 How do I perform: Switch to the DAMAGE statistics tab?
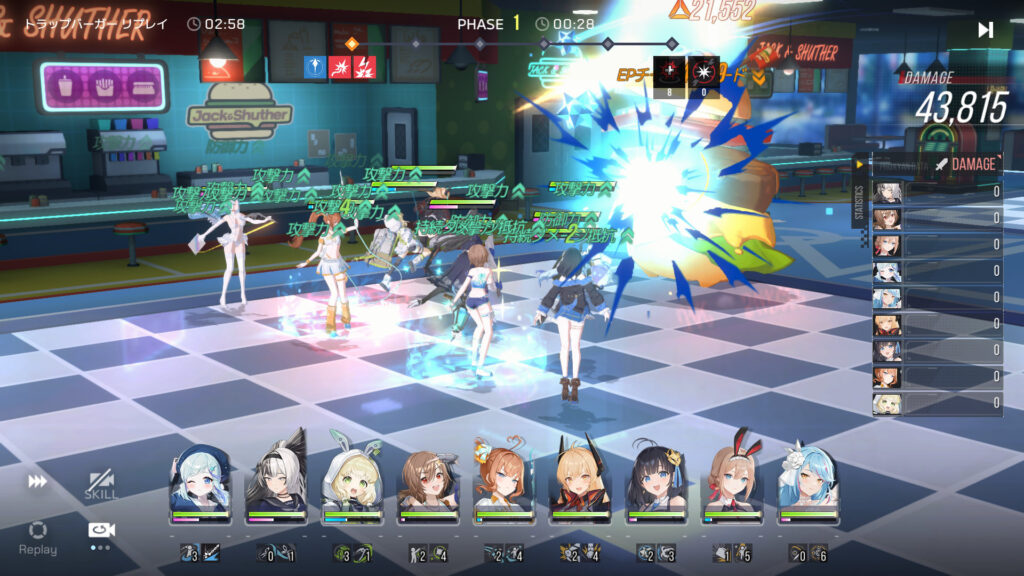point(966,164)
